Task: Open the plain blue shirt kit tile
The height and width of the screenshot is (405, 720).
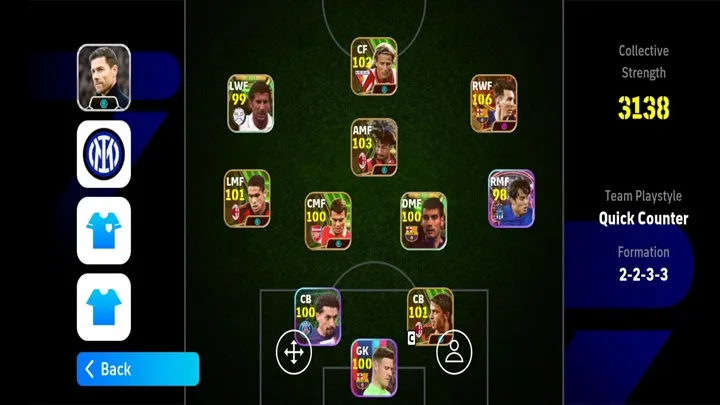Action: coord(104,307)
